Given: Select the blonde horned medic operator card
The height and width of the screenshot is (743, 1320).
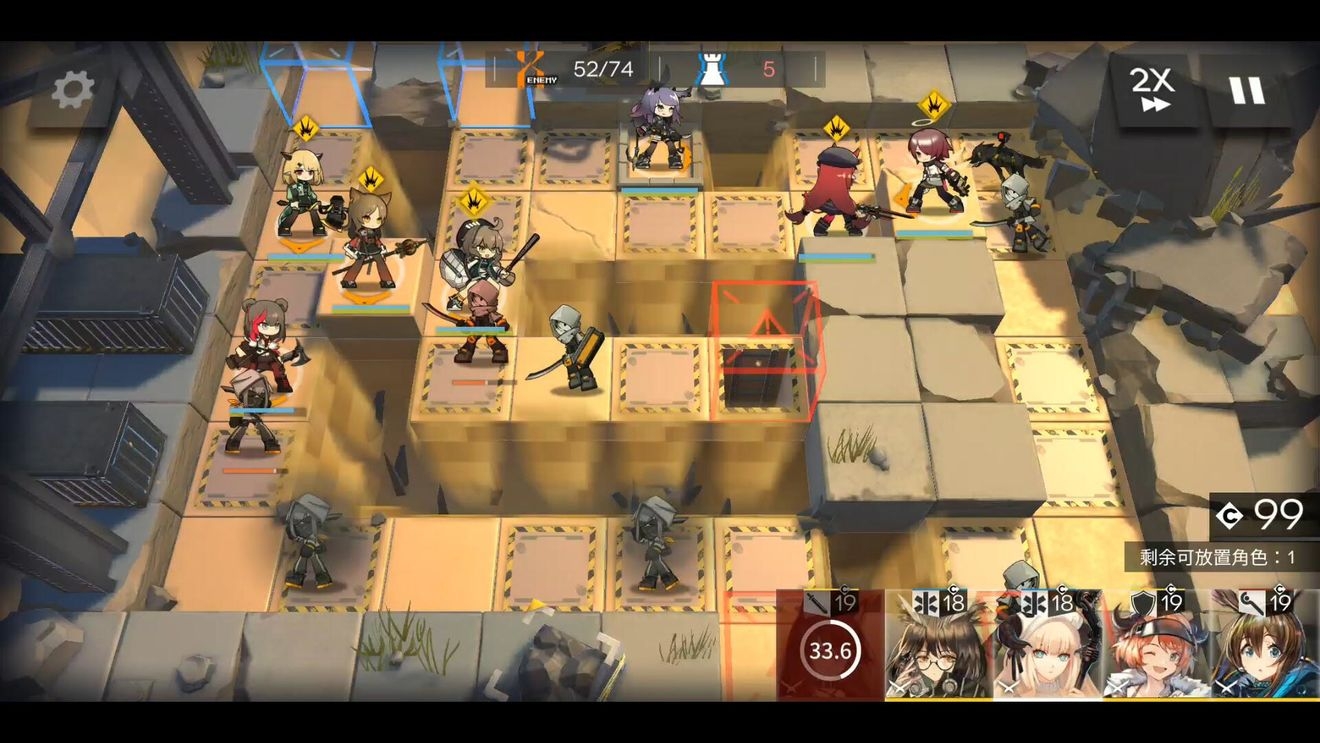Looking at the screenshot, I should point(1047,646).
